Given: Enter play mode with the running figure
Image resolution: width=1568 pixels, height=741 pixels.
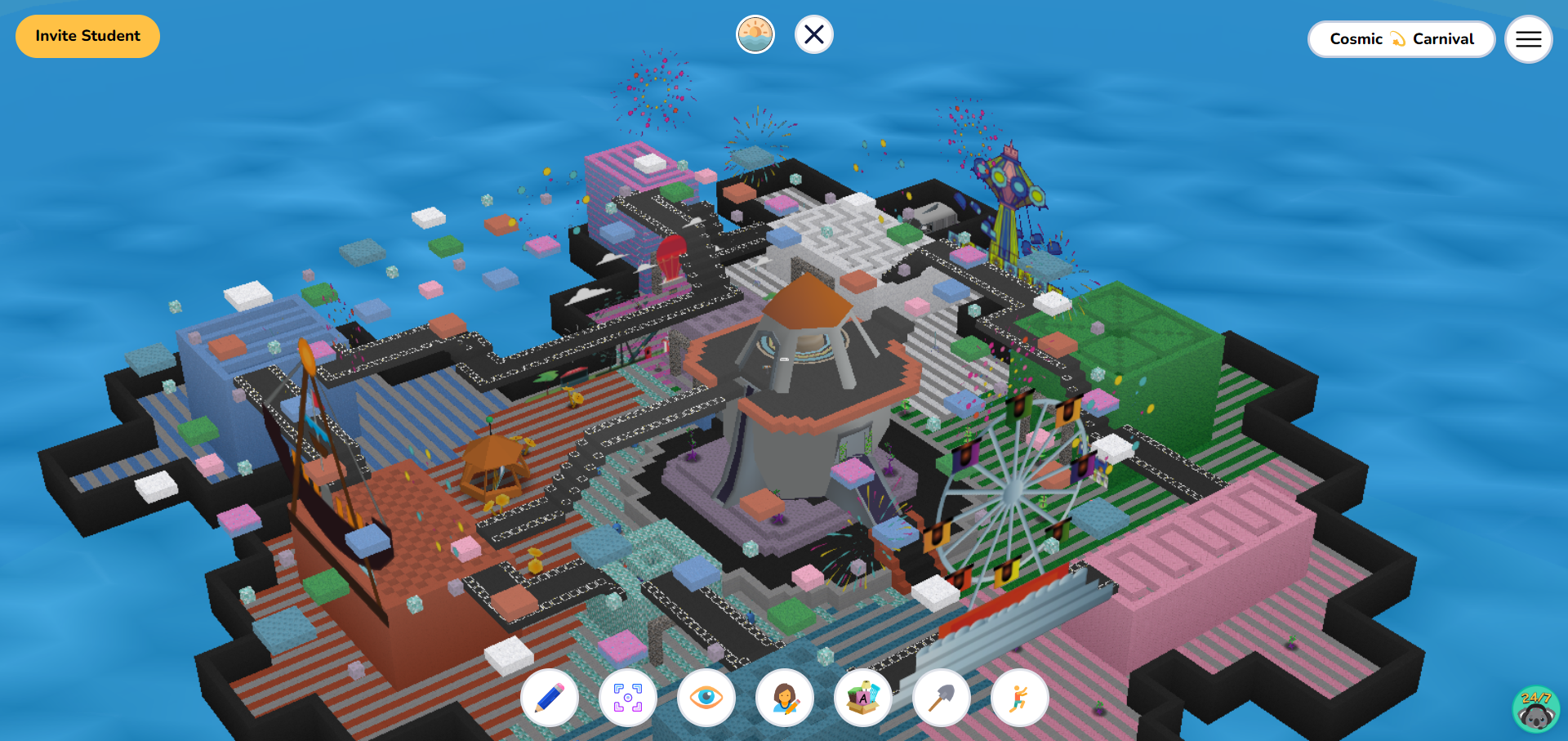Looking at the screenshot, I should coord(1020,698).
